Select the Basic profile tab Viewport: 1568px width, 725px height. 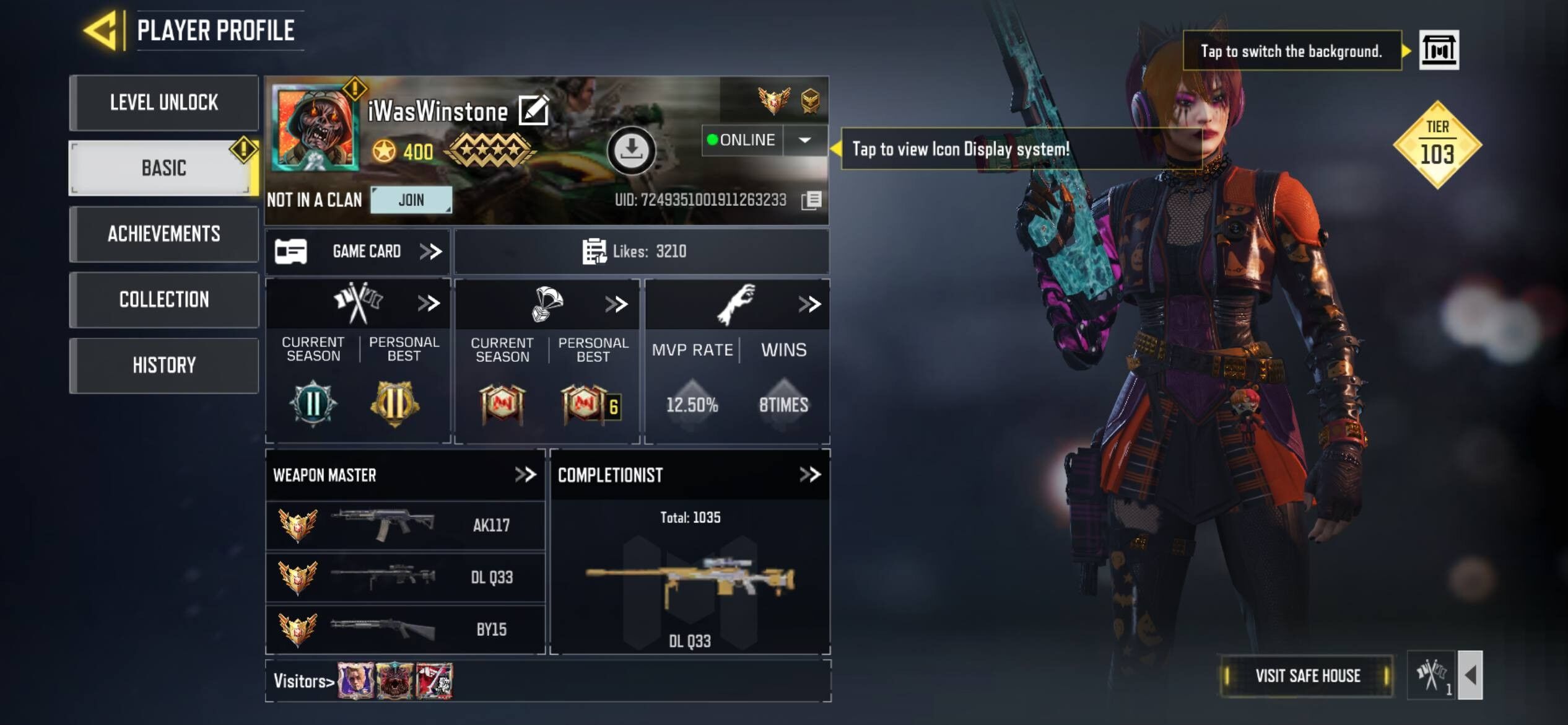click(164, 168)
